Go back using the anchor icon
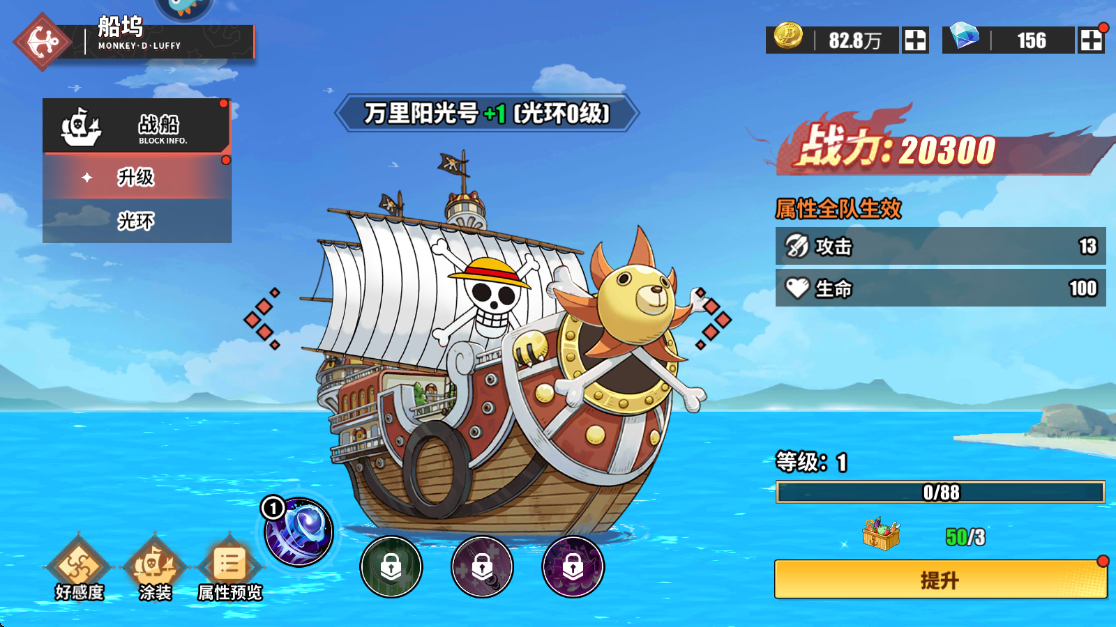Screen dimensions: 1116x627 42,41
